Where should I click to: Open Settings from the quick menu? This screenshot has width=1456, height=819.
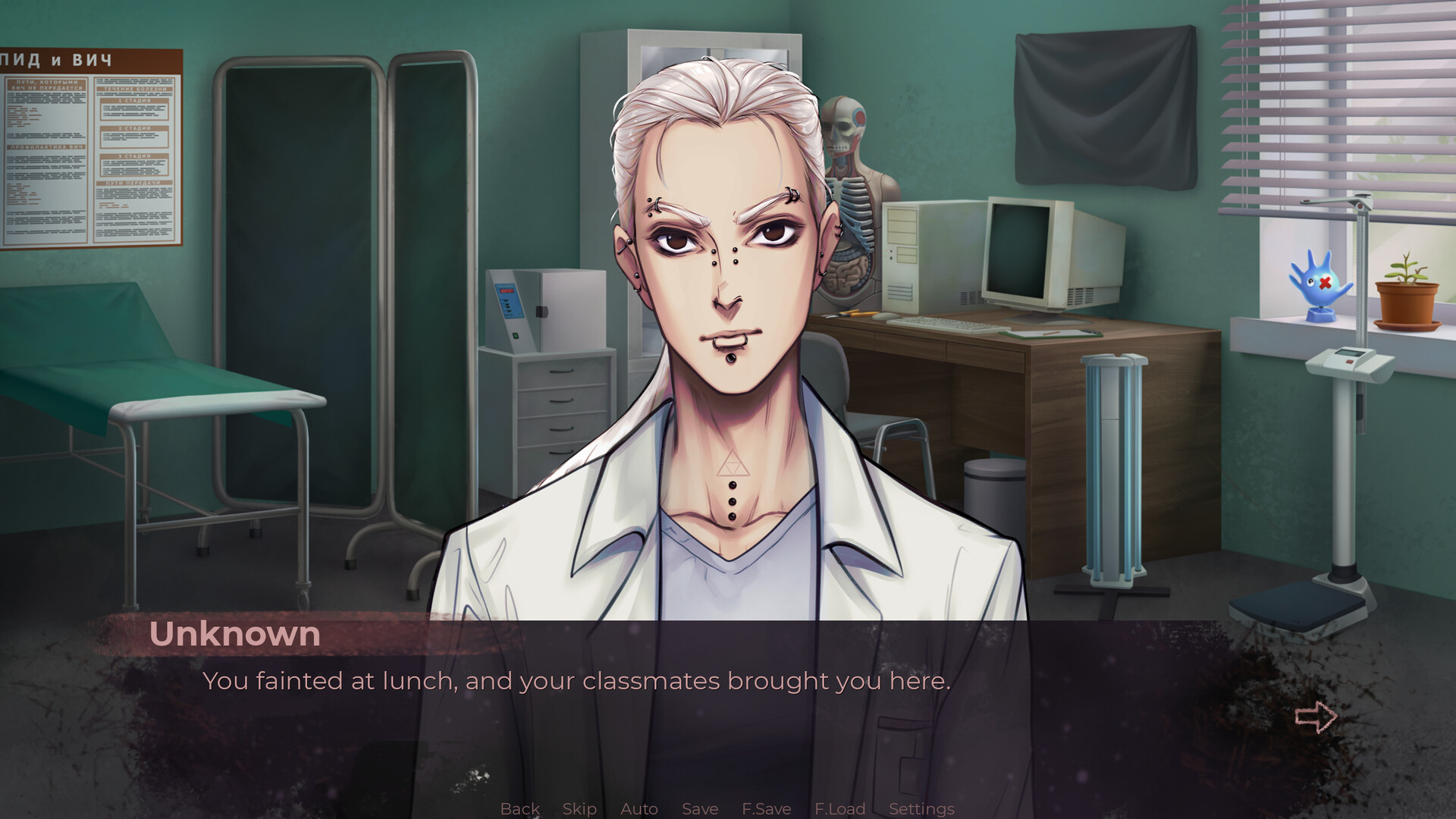click(921, 809)
